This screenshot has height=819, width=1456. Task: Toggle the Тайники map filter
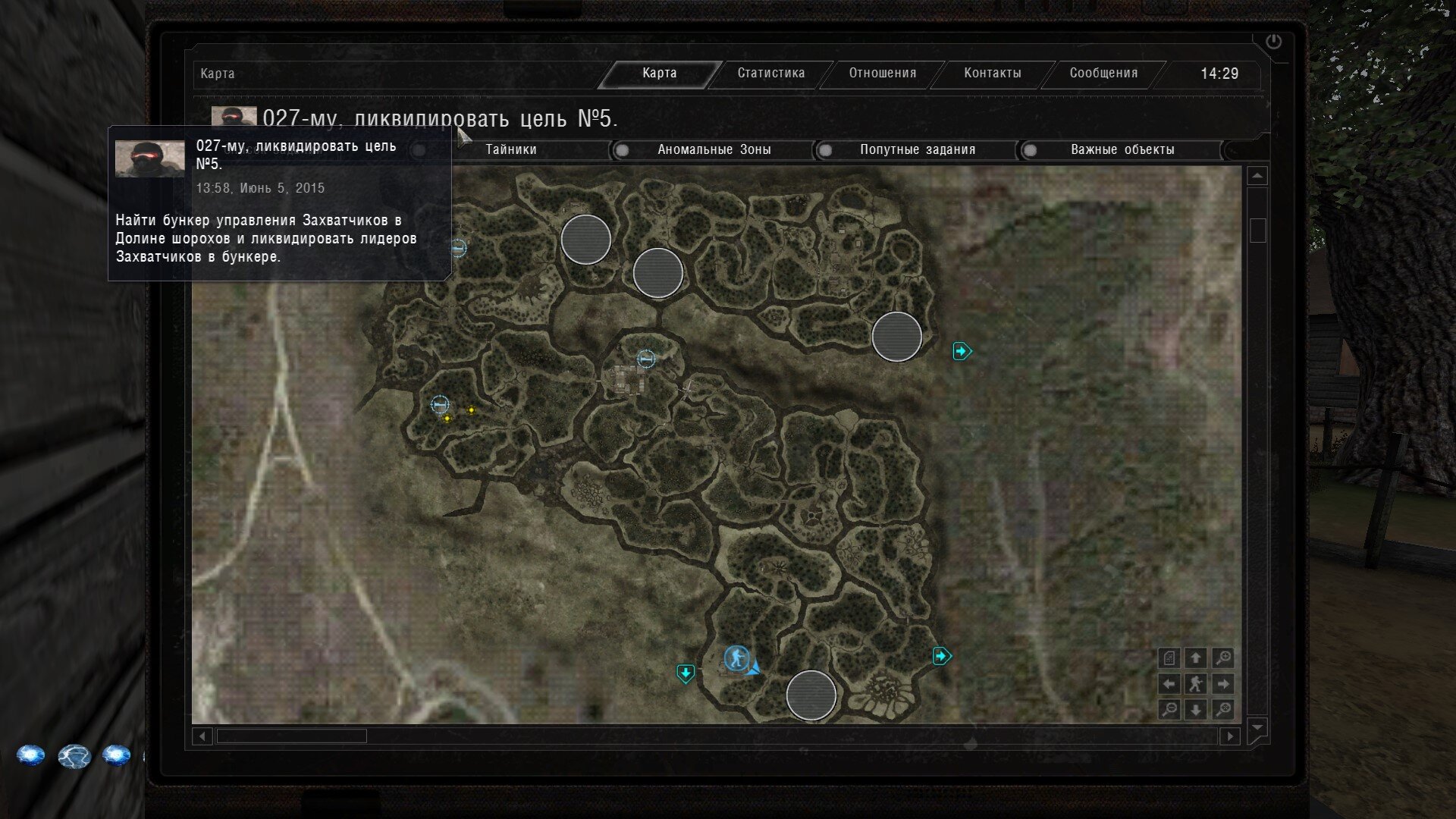tap(510, 150)
